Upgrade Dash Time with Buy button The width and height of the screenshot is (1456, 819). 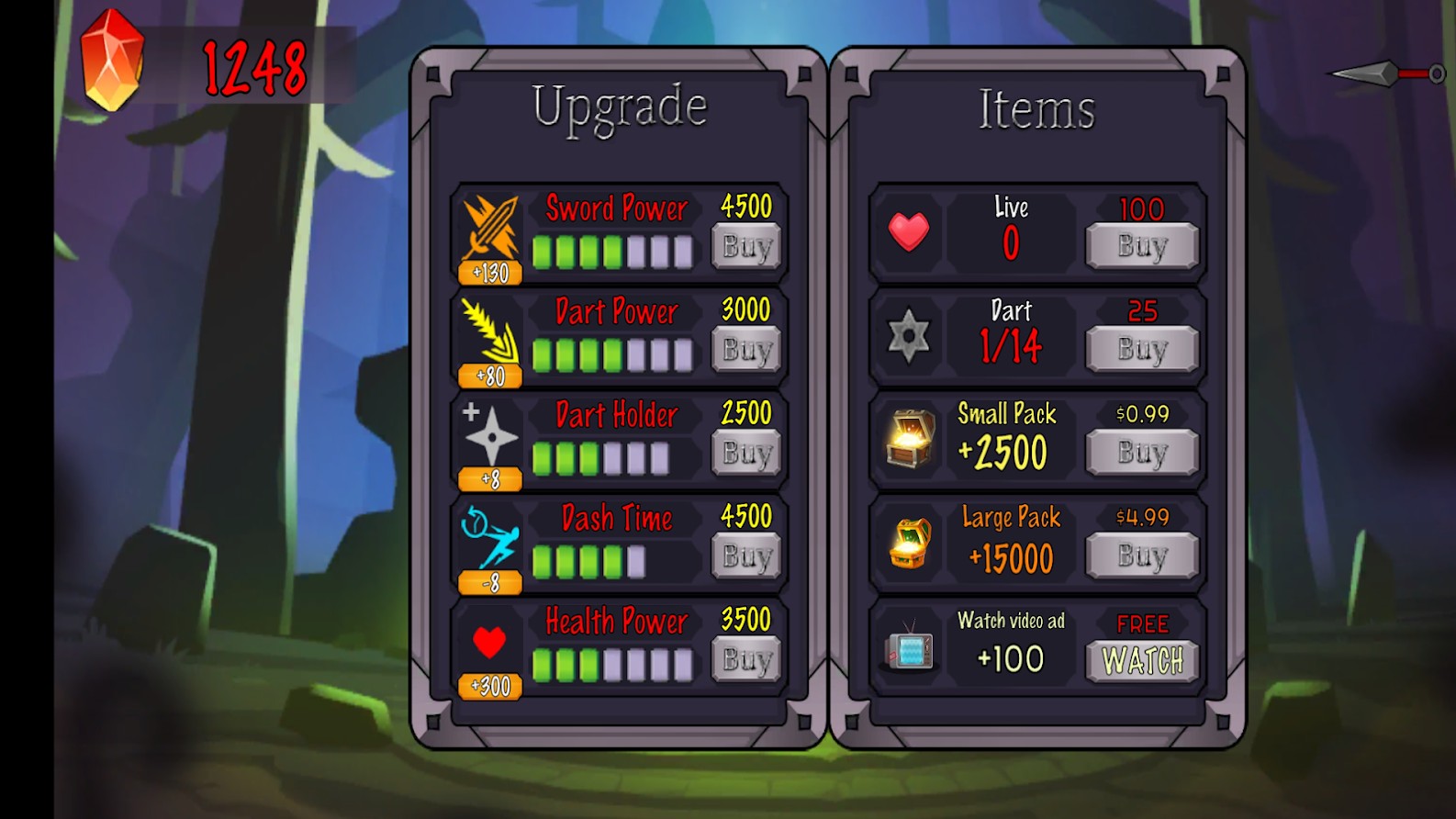tap(746, 556)
